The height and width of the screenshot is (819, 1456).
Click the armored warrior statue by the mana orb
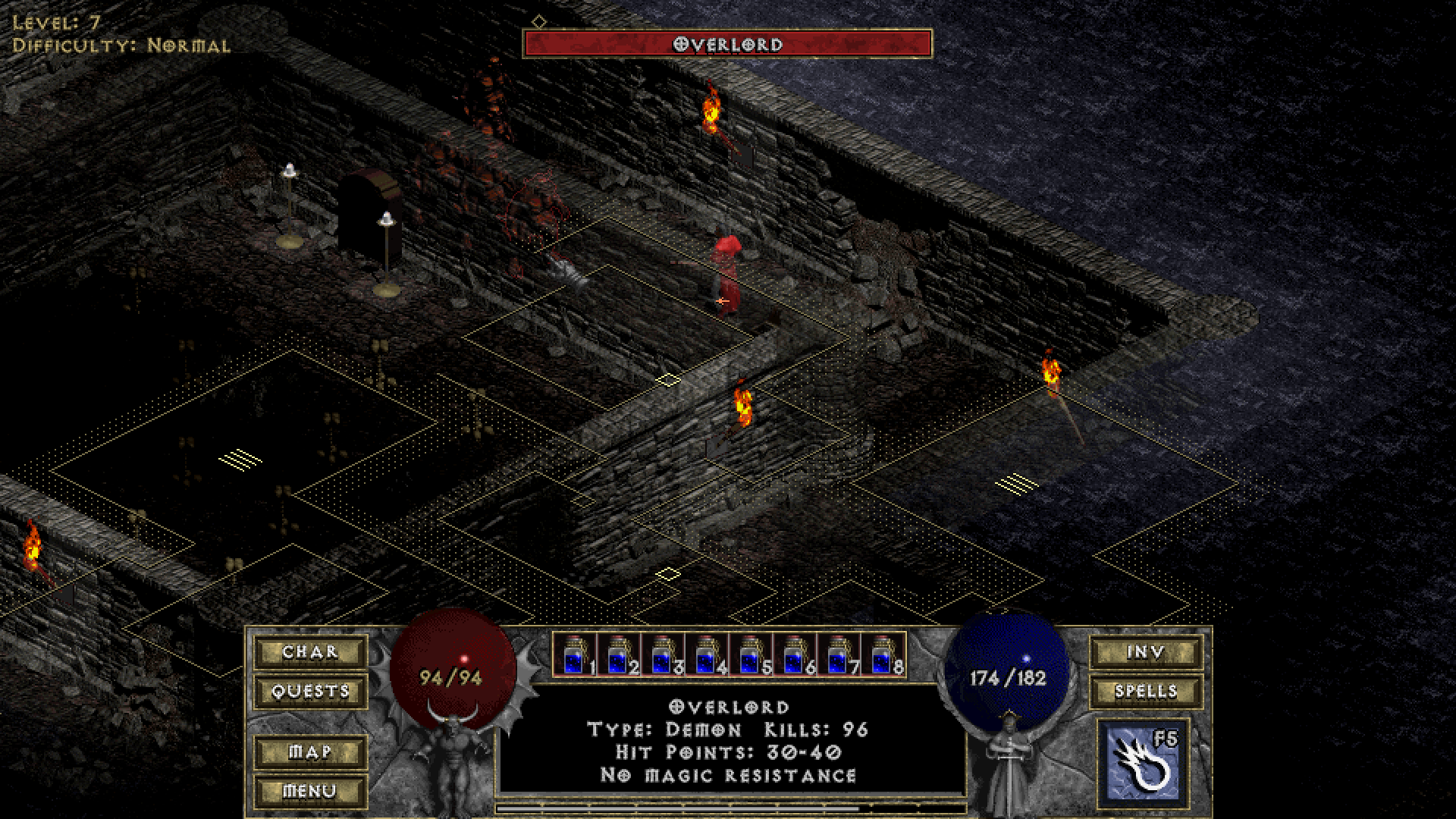1009,766
